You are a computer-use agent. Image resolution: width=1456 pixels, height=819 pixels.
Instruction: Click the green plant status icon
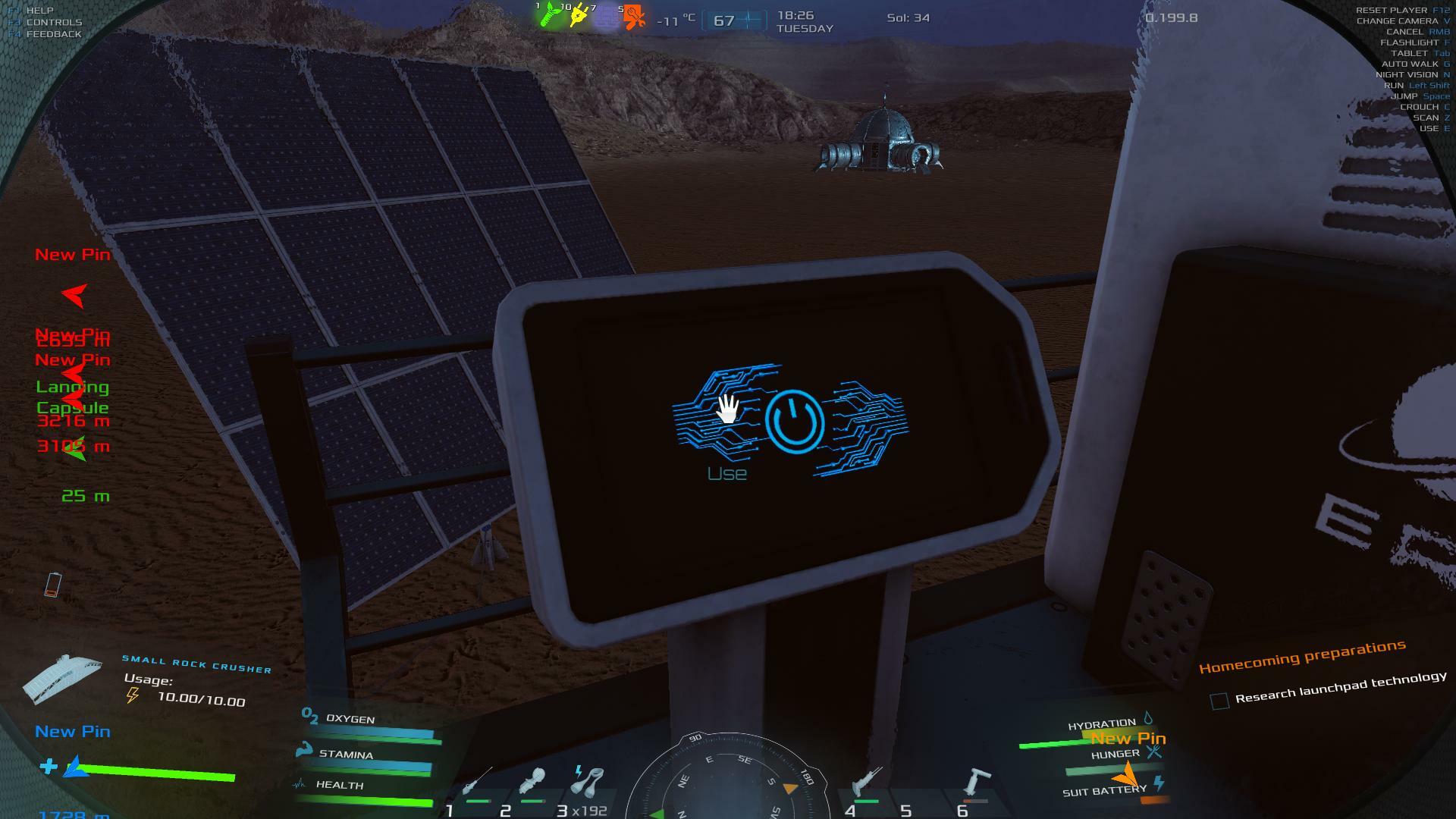pos(550,17)
